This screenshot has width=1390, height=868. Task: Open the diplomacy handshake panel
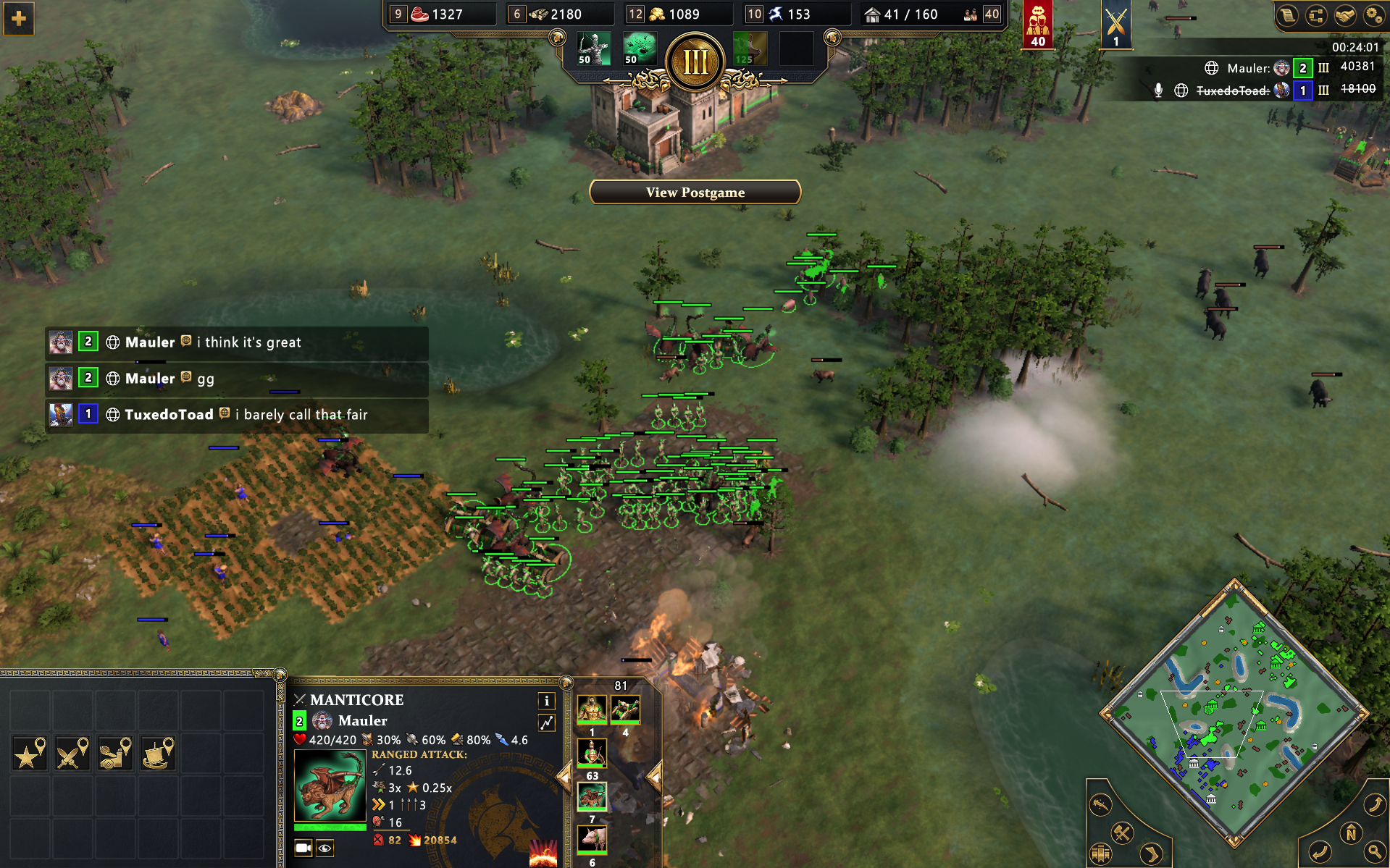click(x=1345, y=15)
